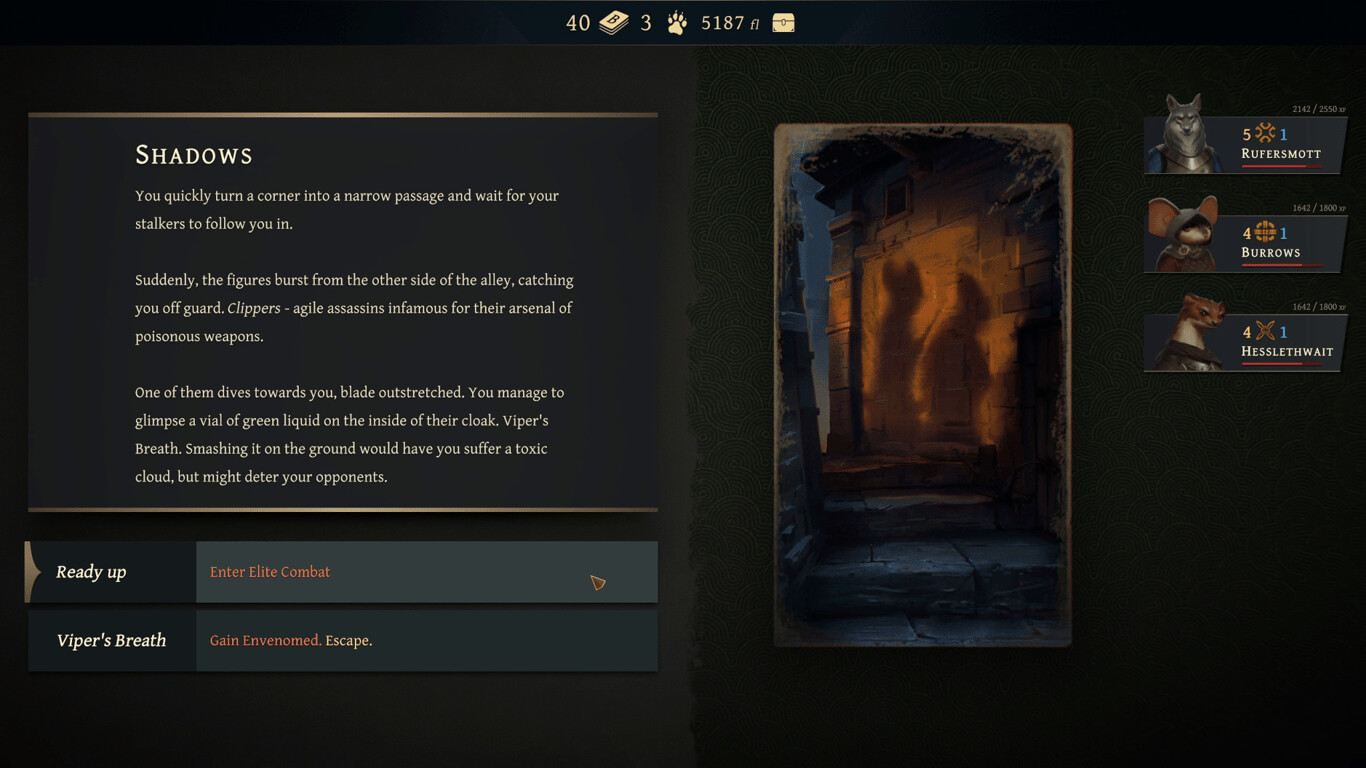Choose the Ready up option

(342, 572)
